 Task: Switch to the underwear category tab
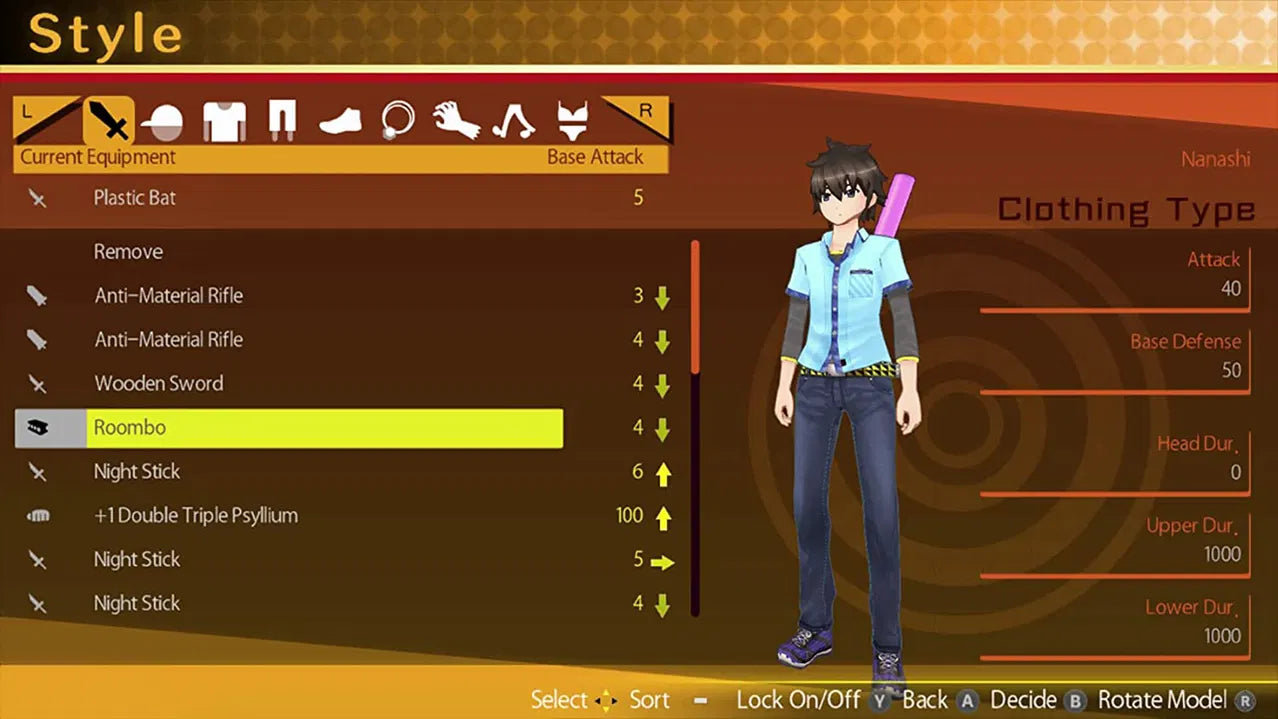tap(572, 122)
